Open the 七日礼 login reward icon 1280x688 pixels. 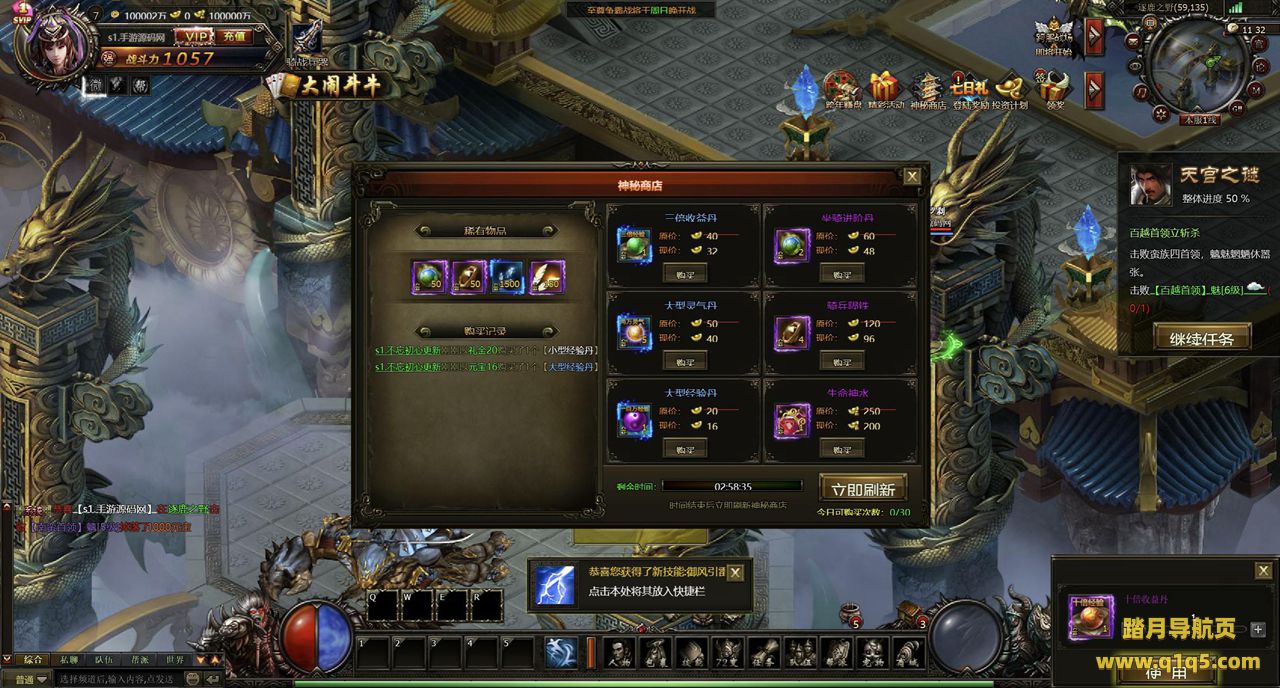click(969, 90)
